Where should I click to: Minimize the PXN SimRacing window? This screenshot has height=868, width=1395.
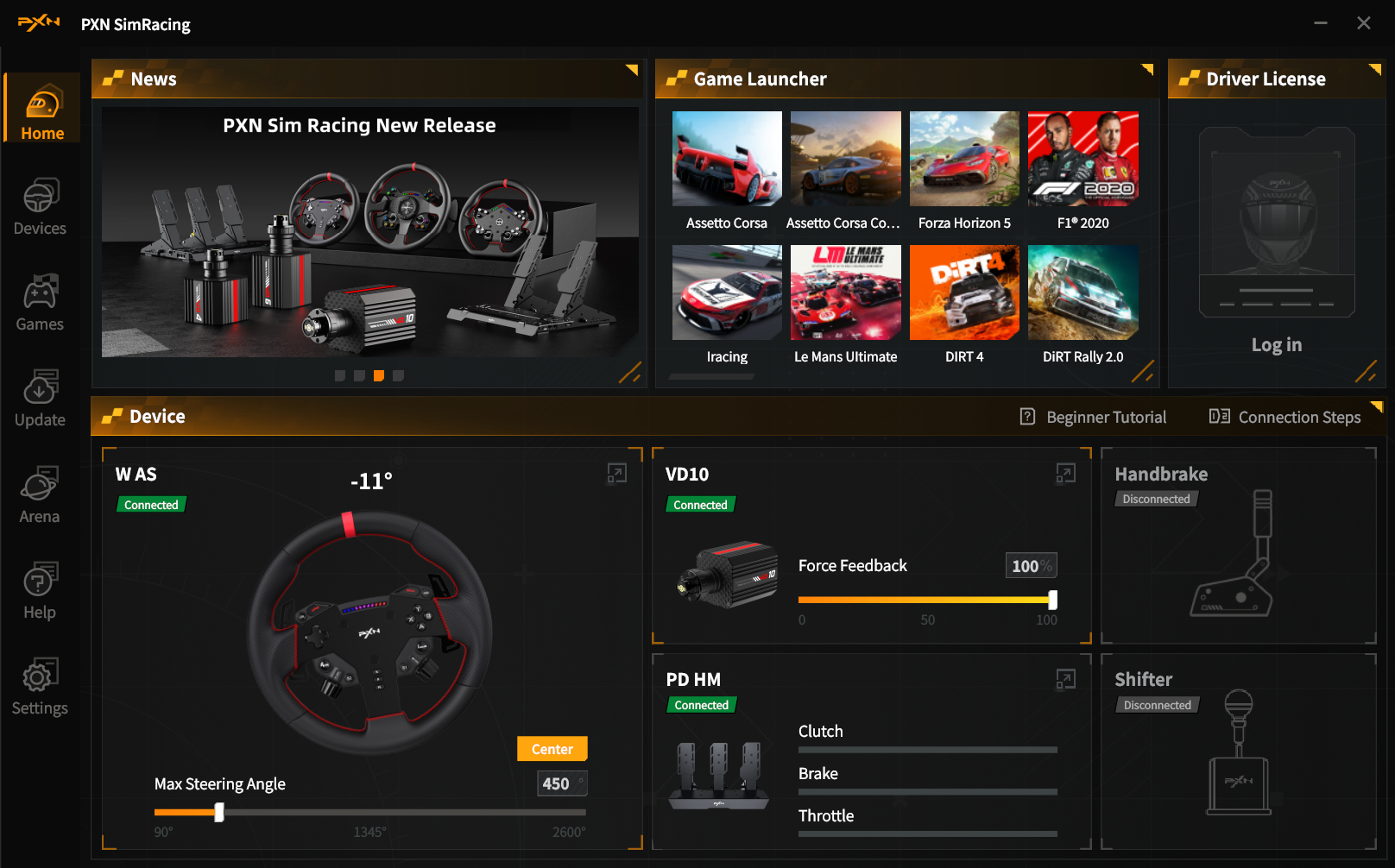pyautogui.click(x=1321, y=23)
